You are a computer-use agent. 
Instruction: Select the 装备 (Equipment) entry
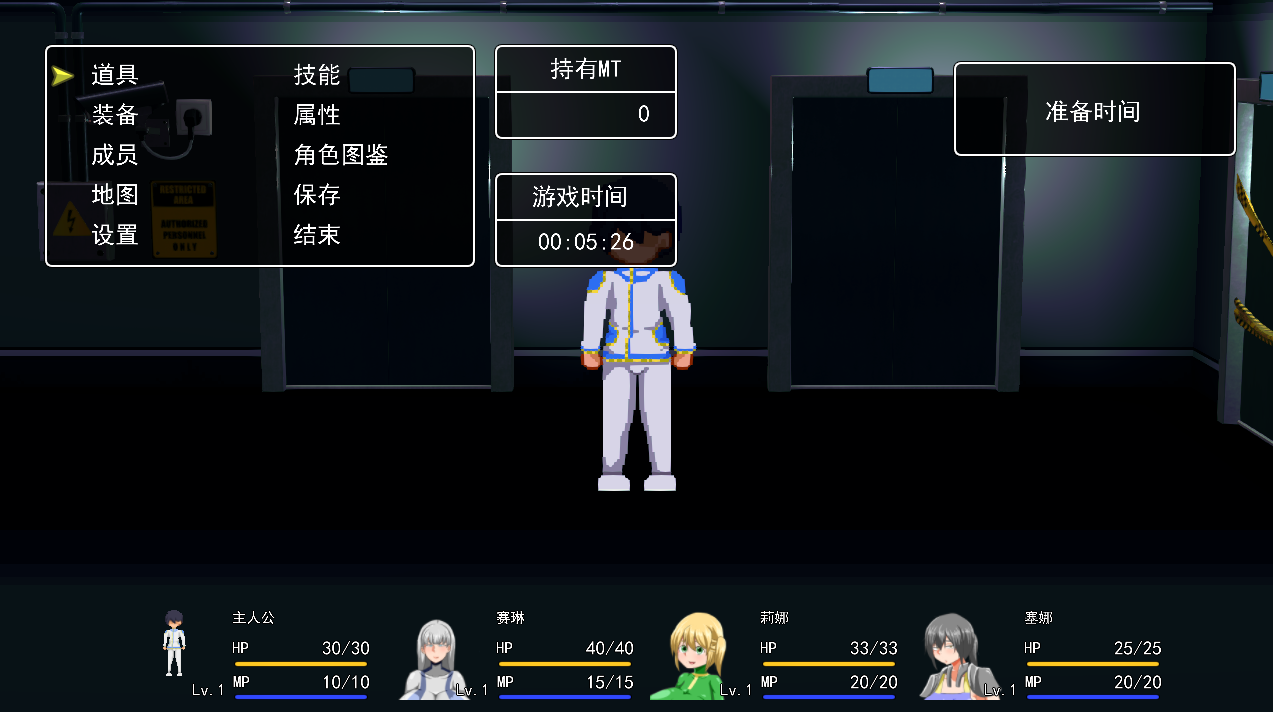tap(115, 115)
